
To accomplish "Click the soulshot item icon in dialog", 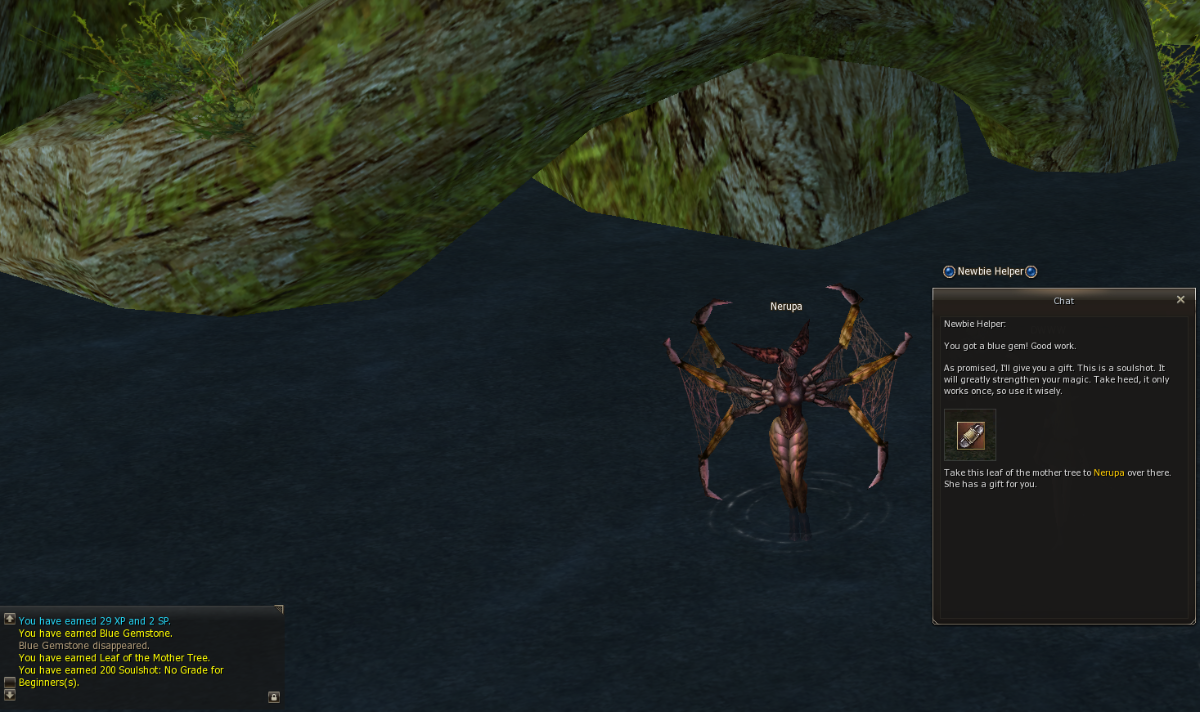I will click(970, 435).
